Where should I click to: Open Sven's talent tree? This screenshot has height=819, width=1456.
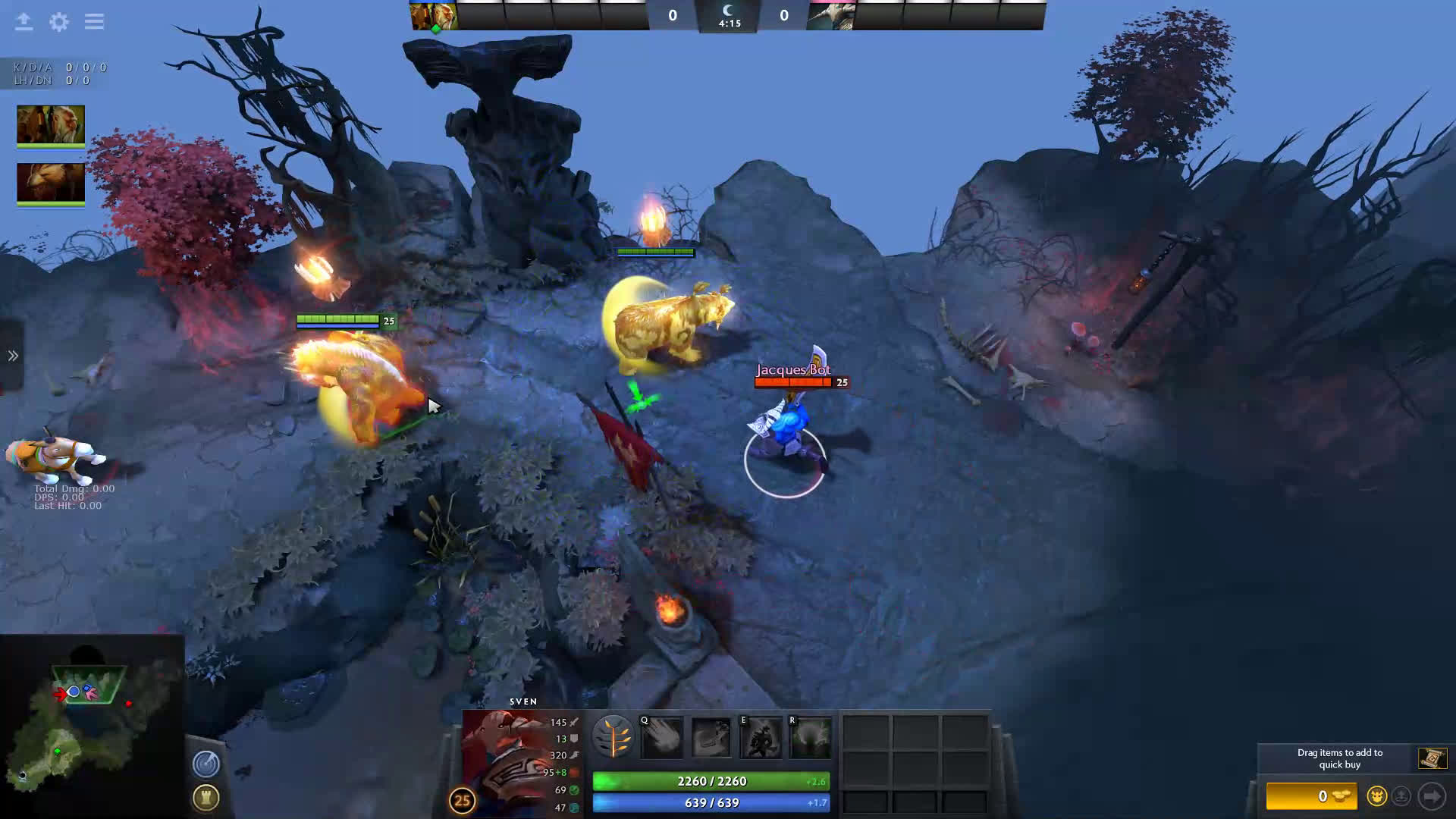point(613,736)
